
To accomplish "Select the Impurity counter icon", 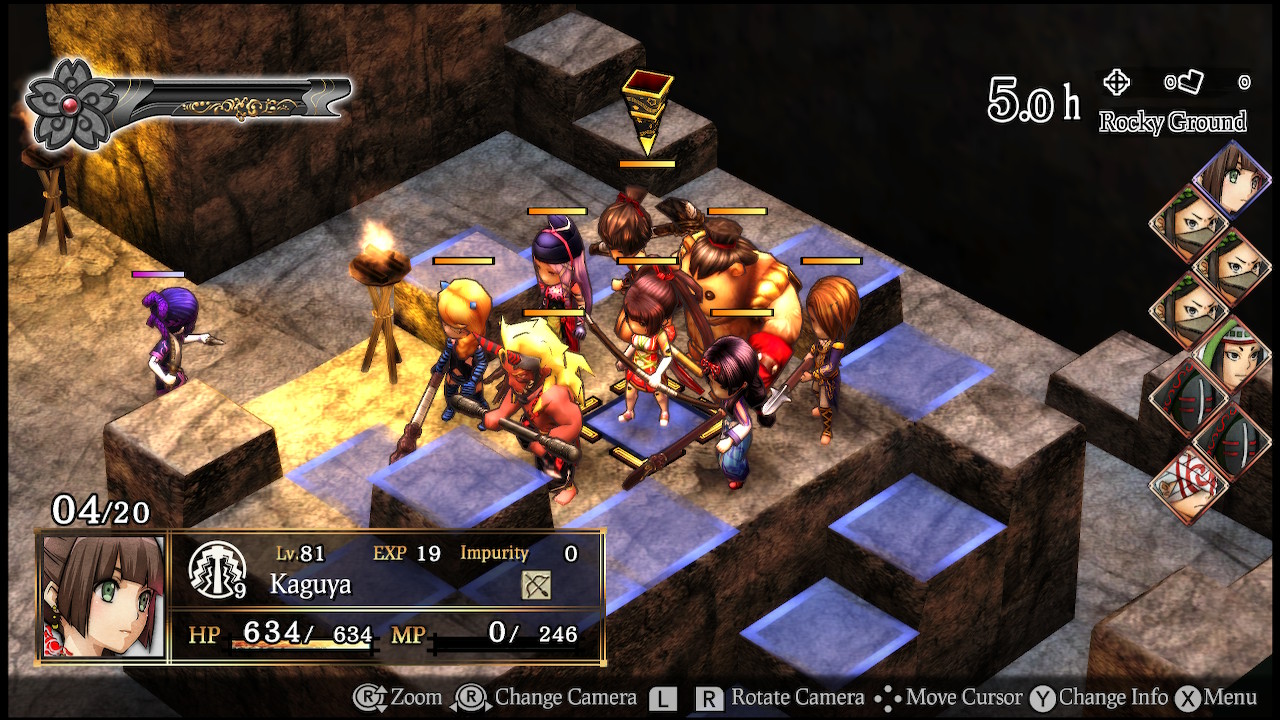I will coord(494,552).
